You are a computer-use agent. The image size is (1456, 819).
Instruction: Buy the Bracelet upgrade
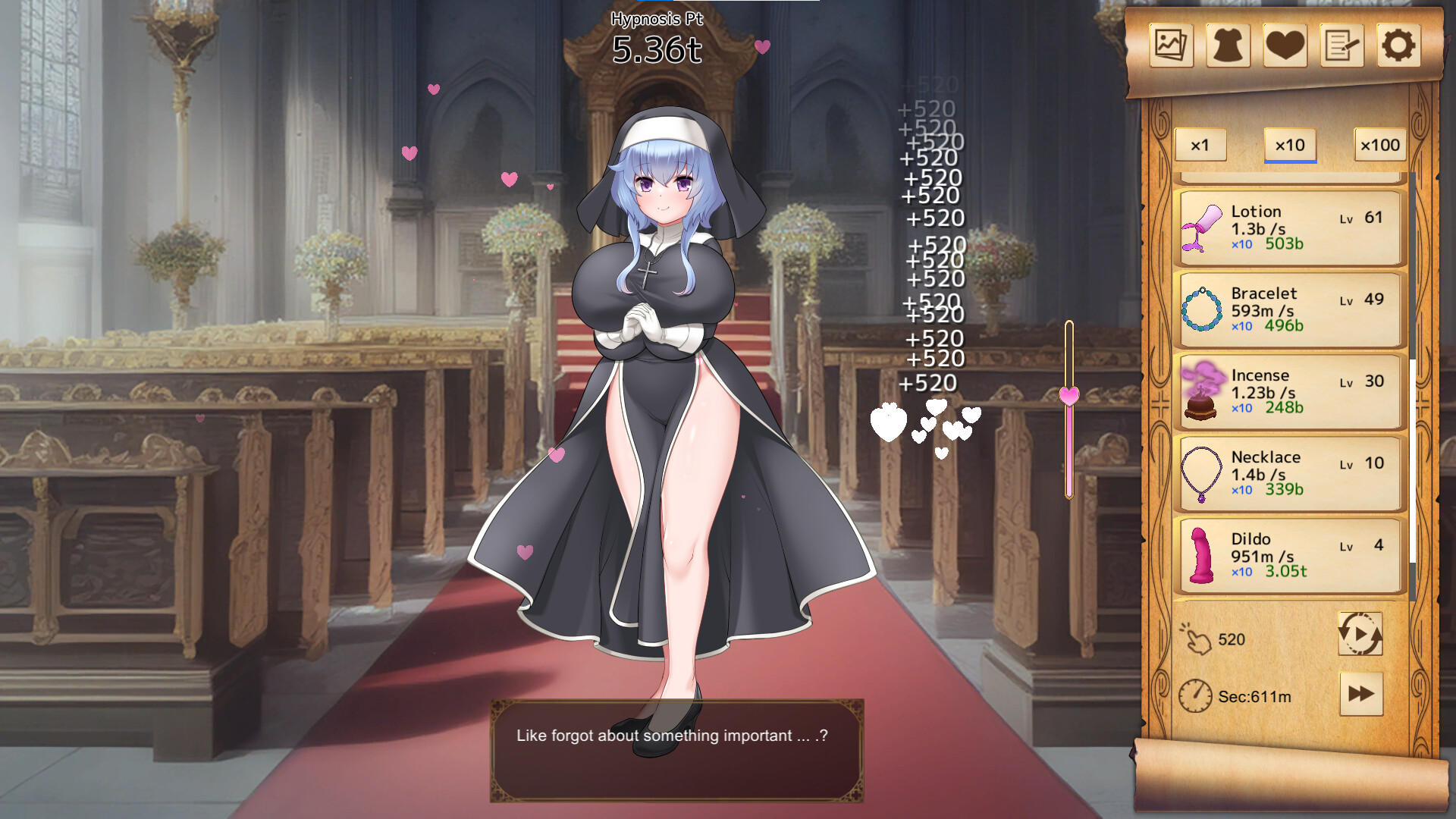tap(1289, 309)
